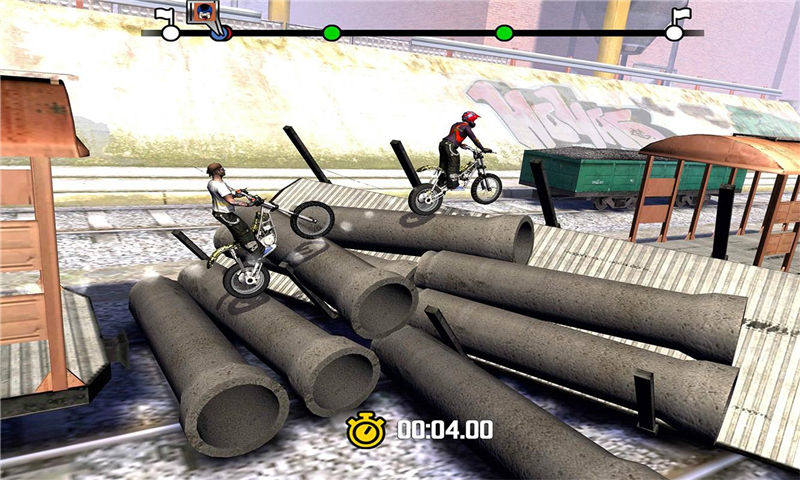Click the first green checkpoint on the progress bar
The image size is (800, 480).
click(x=331, y=33)
